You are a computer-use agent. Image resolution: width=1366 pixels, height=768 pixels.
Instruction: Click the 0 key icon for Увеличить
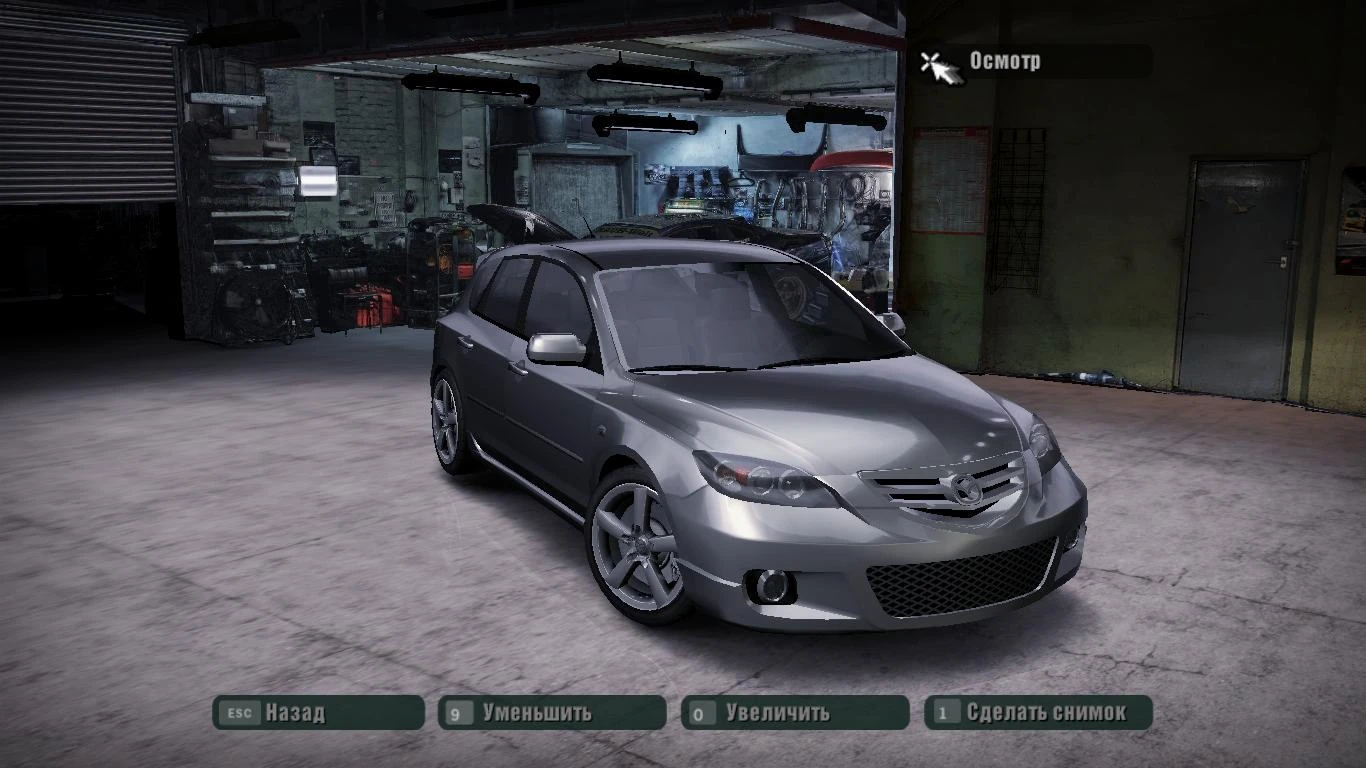coord(700,713)
